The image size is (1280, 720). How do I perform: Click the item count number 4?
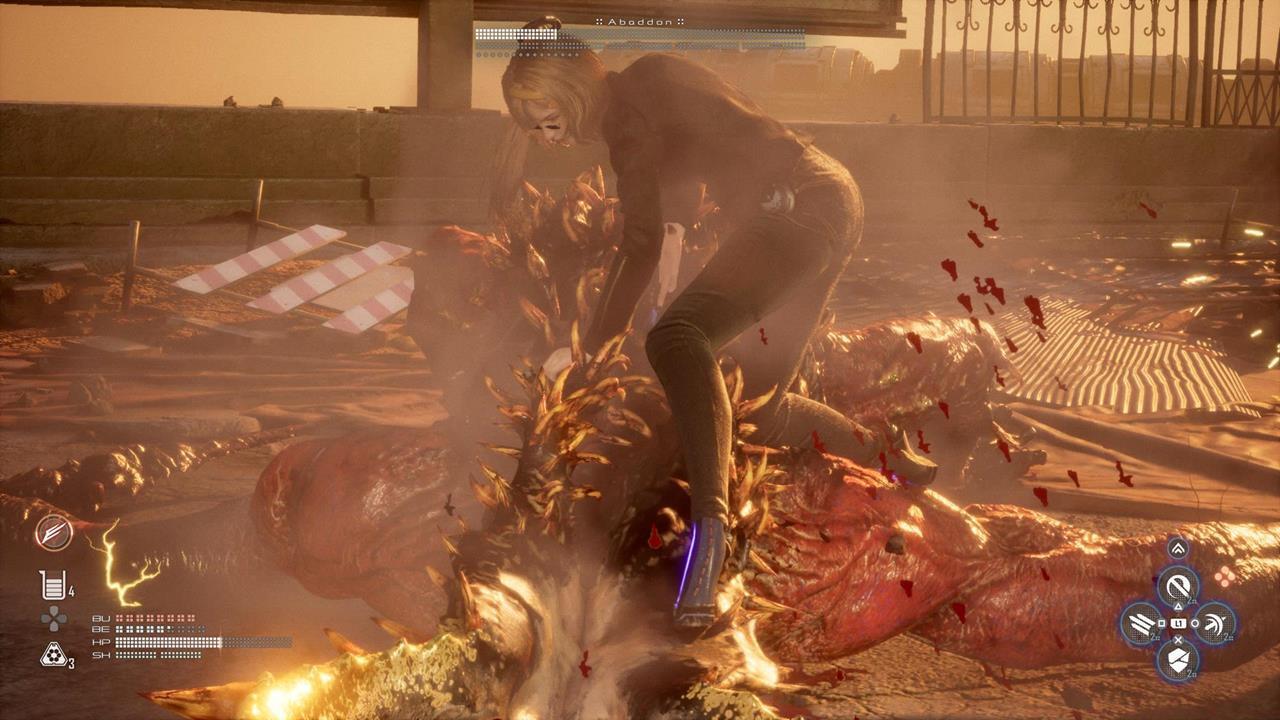(71, 590)
